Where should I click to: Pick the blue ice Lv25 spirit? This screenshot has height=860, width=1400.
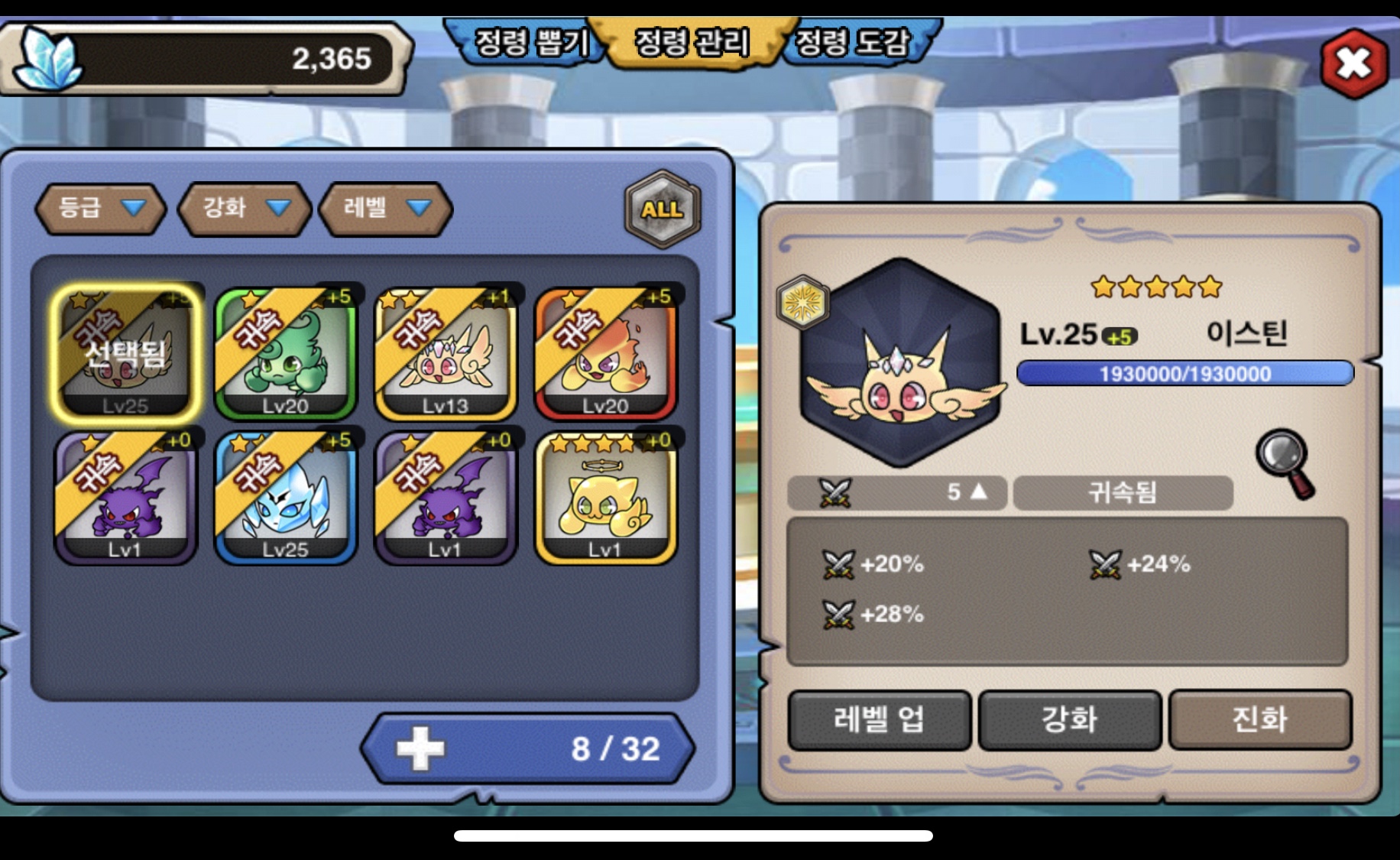(x=286, y=497)
